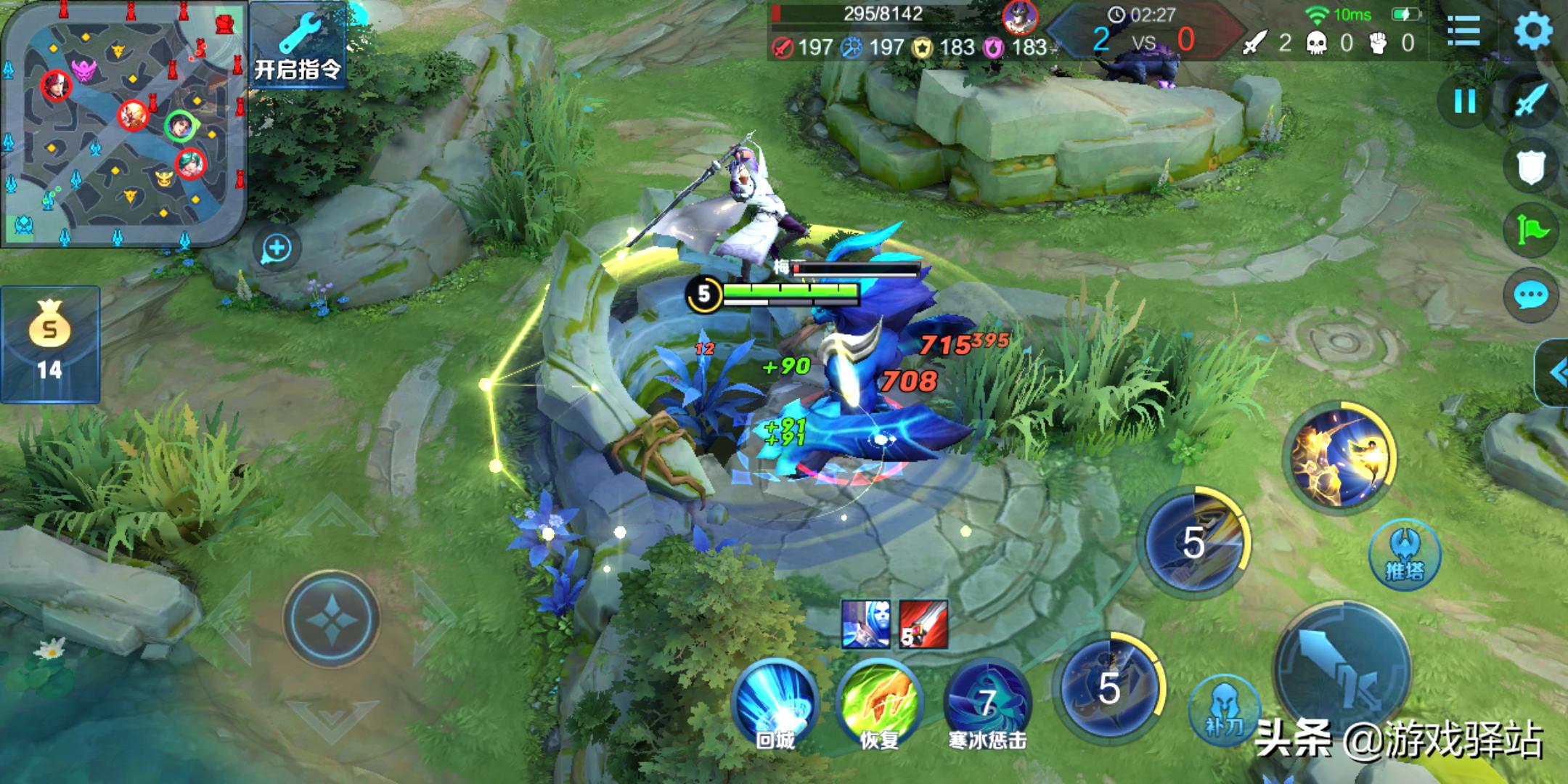Open the scoreboard list menu
This screenshot has height=784, width=1568.
pyautogui.click(x=1463, y=30)
